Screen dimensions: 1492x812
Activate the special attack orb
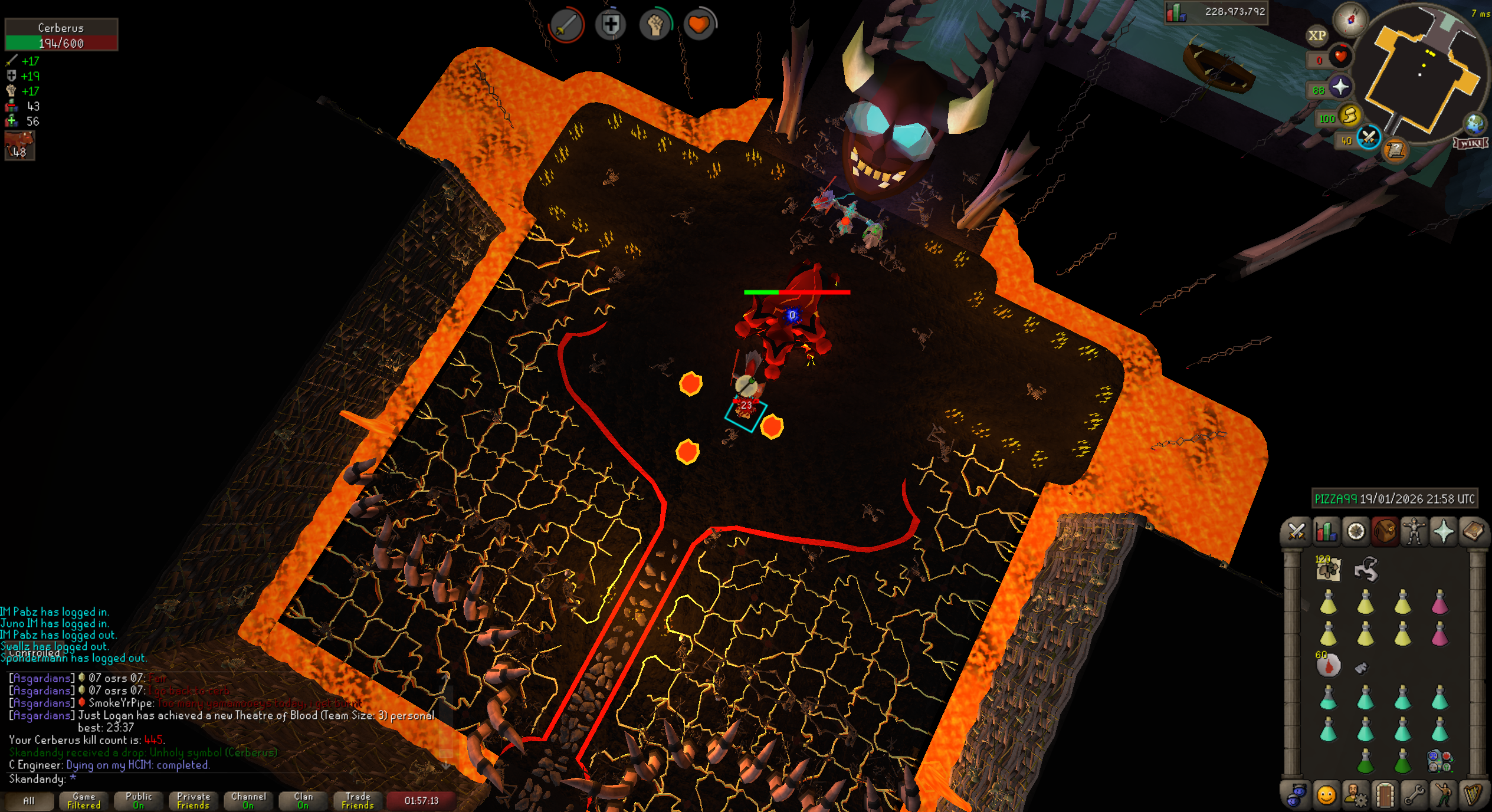[1369, 138]
